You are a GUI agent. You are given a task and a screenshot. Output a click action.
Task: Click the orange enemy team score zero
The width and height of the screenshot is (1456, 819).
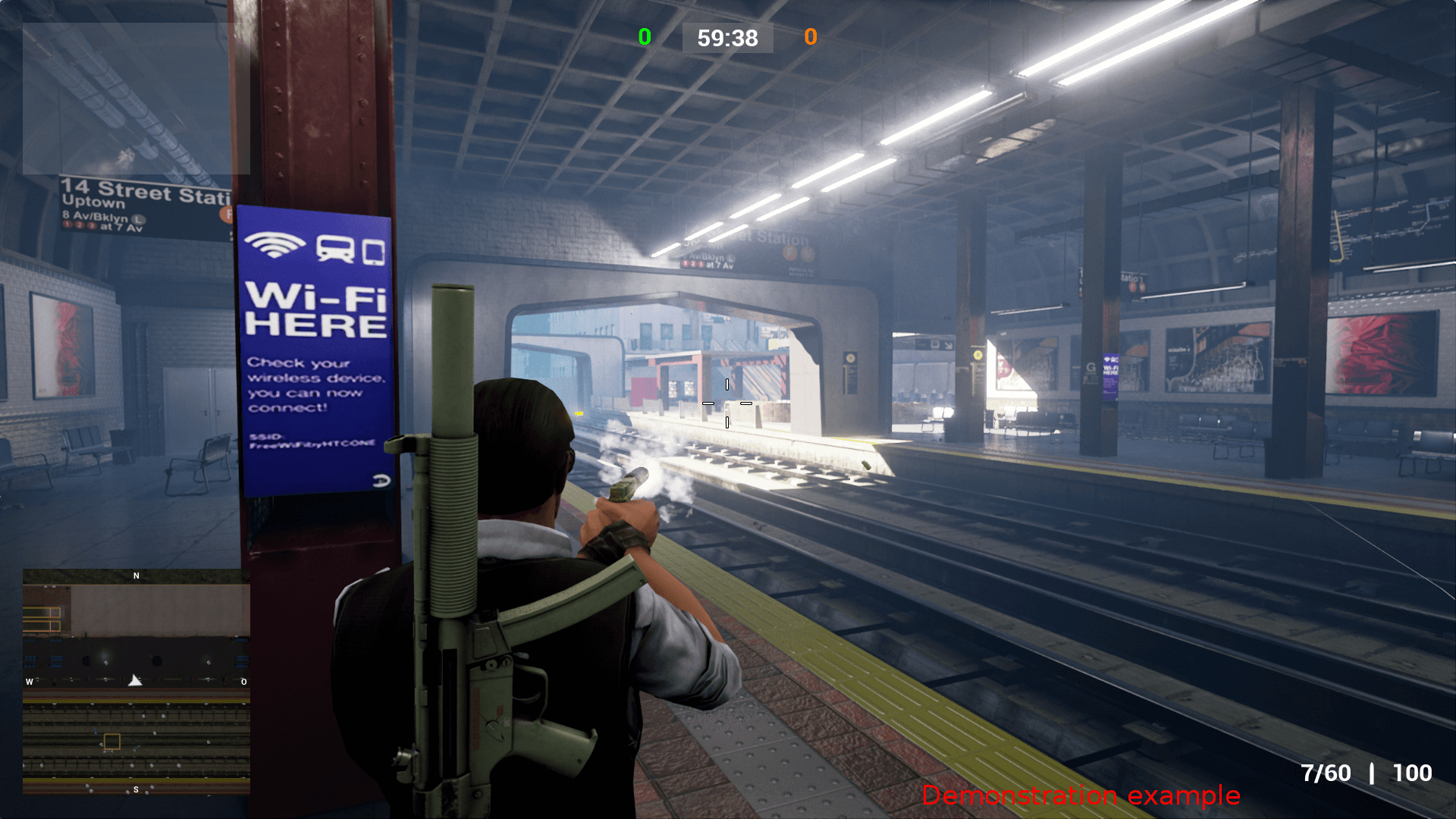(x=810, y=36)
